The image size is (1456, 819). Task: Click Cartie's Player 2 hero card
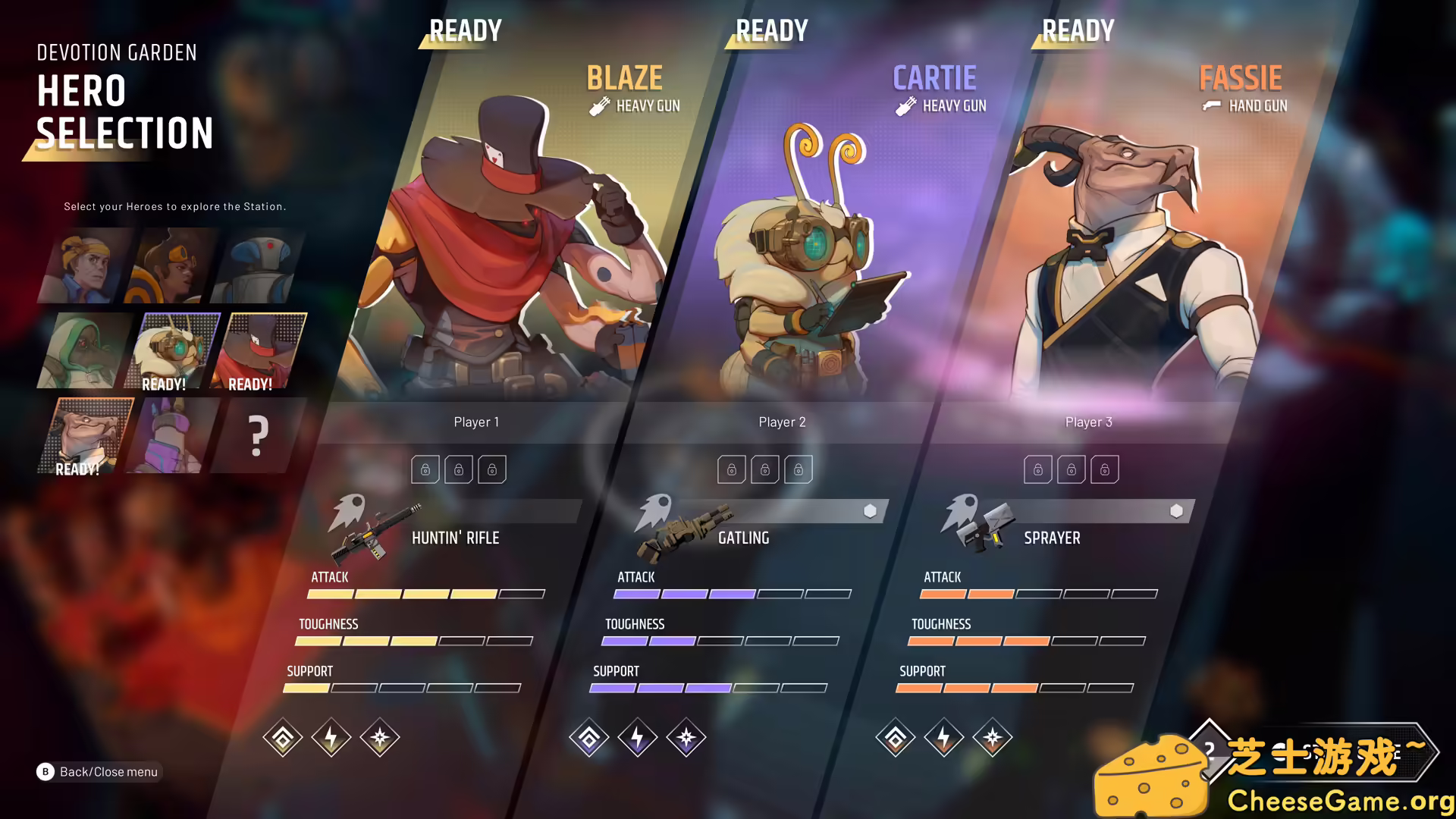[804, 250]
